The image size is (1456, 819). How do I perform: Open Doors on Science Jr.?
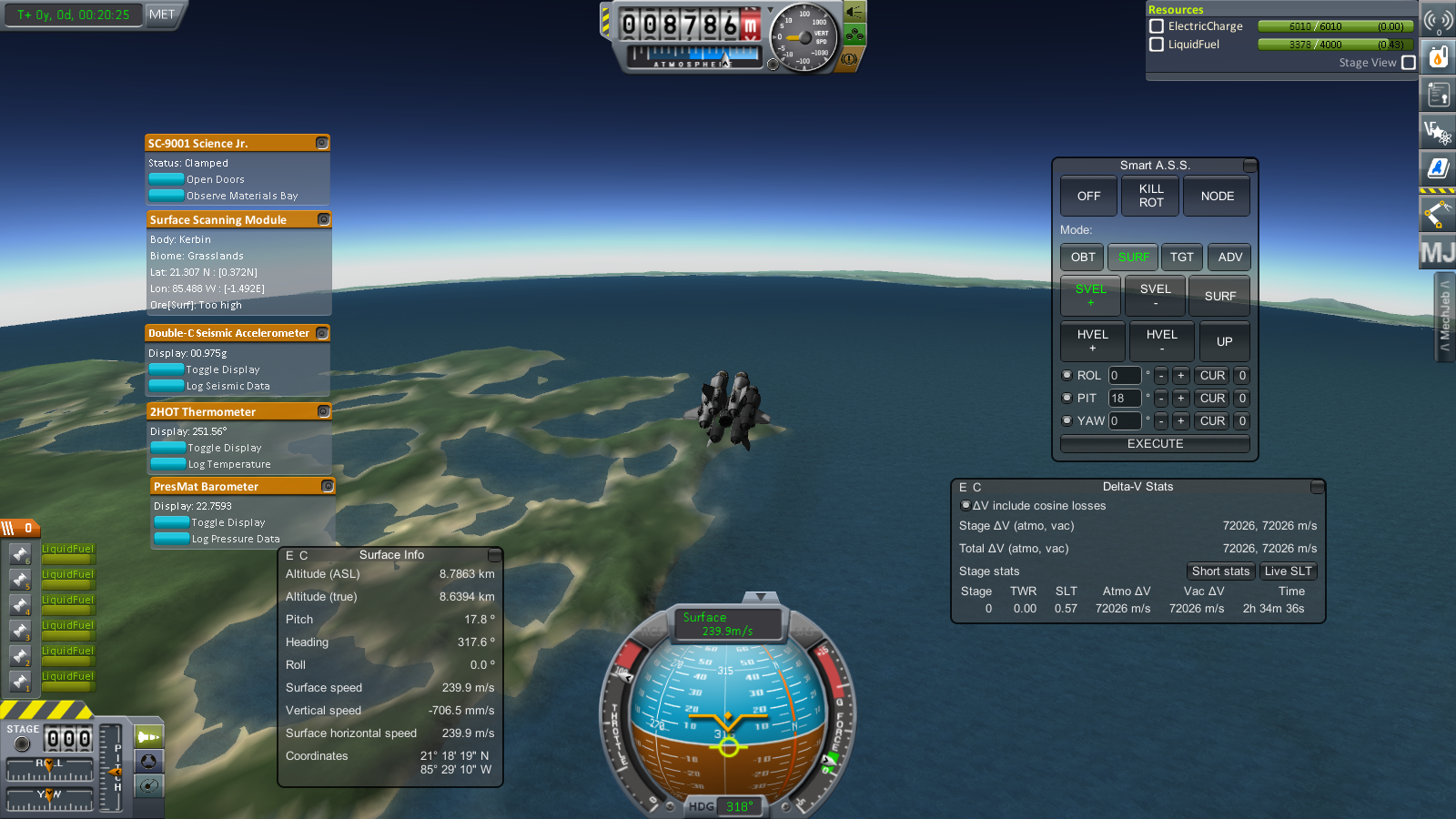click(167, 179)
